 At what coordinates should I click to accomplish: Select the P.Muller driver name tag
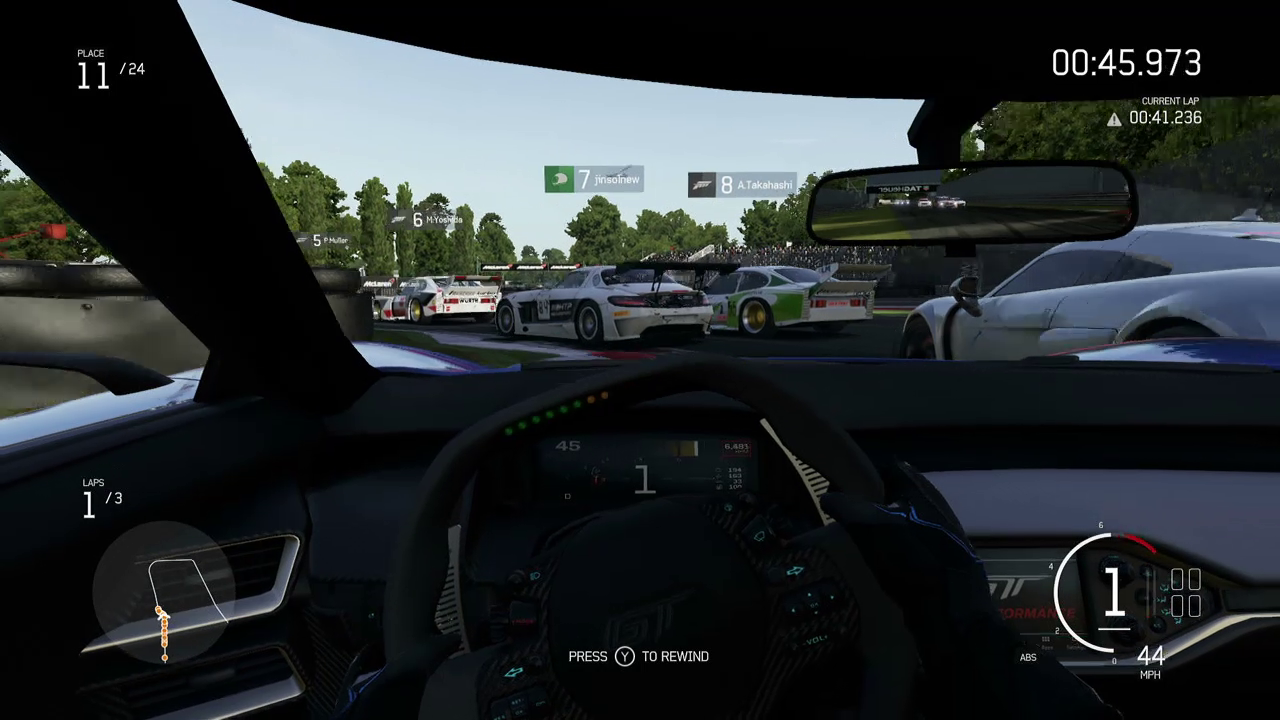pos(326,241)
